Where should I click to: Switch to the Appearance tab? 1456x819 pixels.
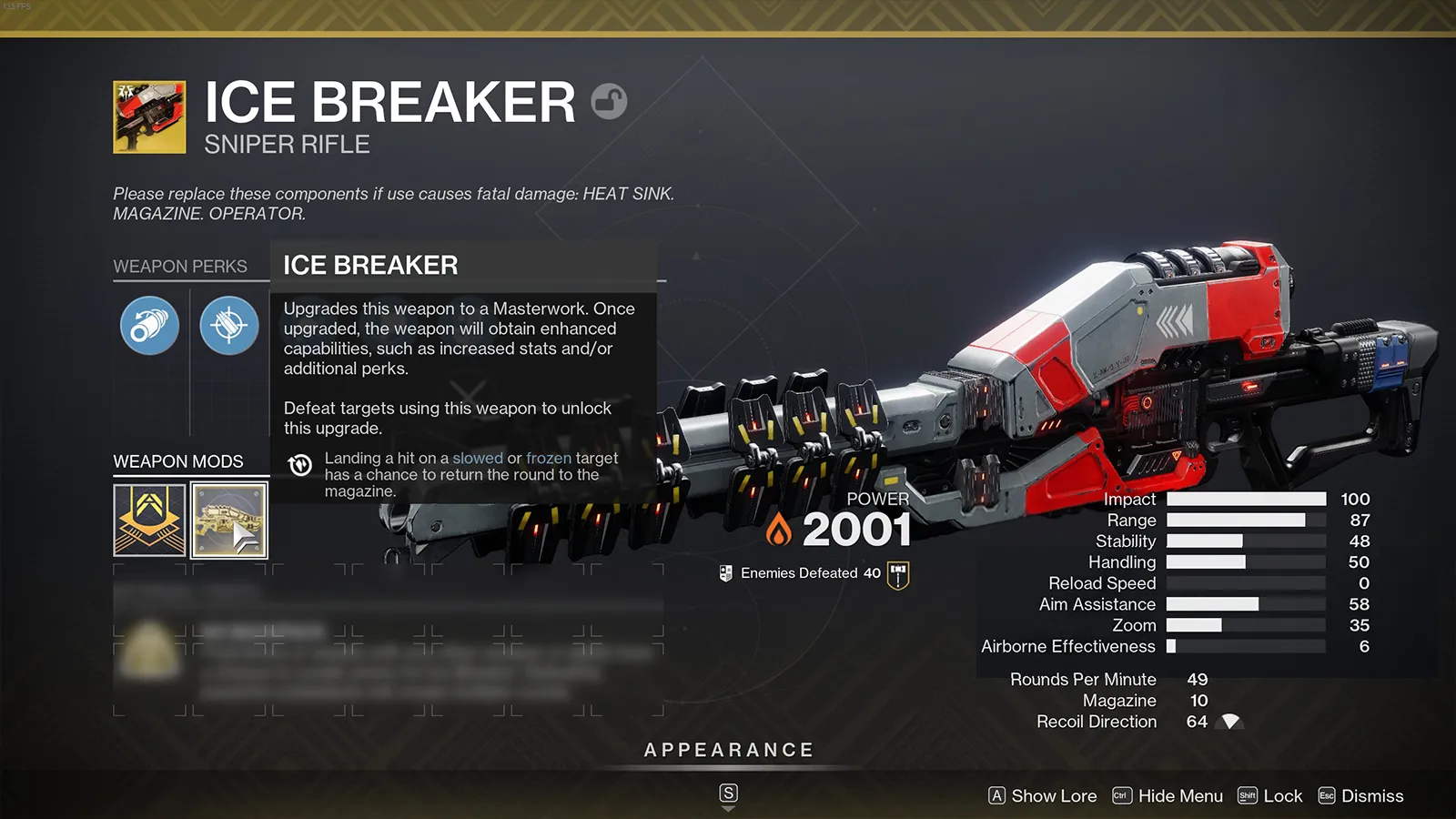(728, 750)
